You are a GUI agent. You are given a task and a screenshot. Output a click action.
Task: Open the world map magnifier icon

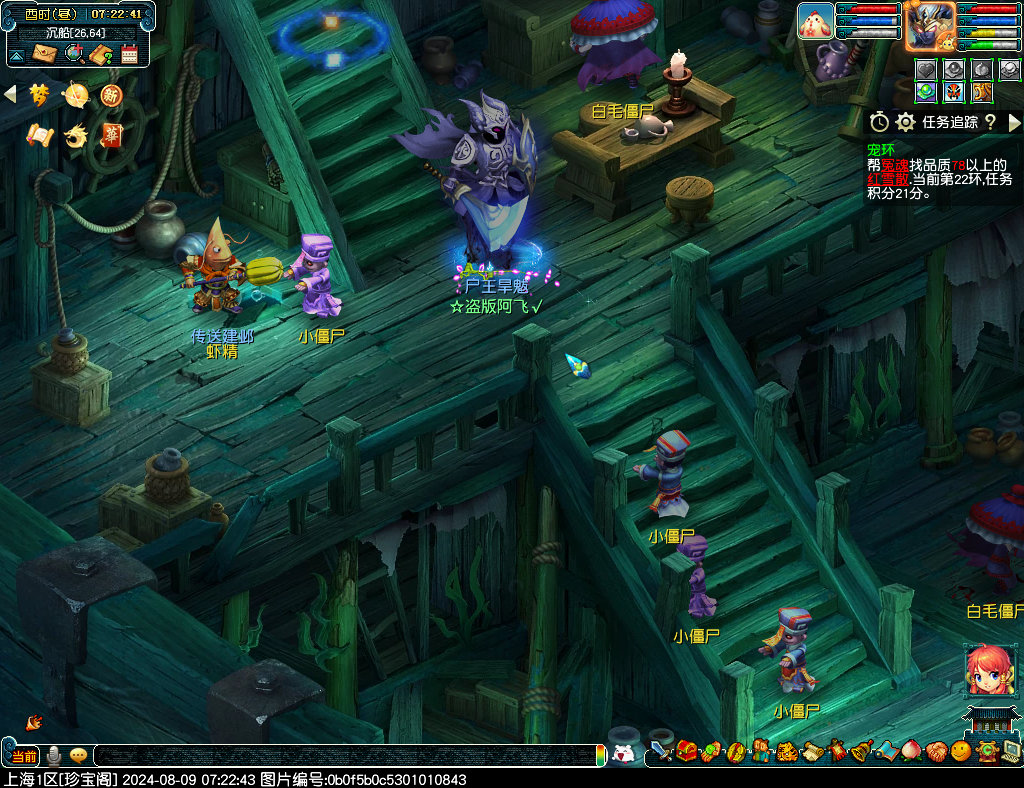click(73, 54)
